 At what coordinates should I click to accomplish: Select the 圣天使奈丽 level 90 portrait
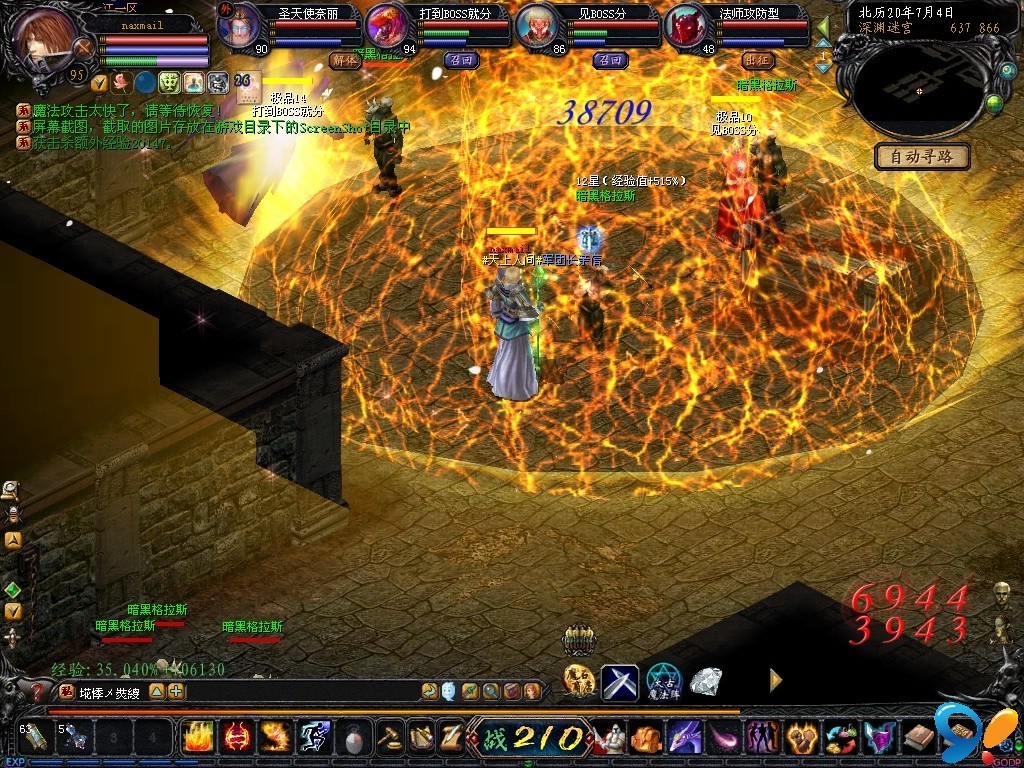pyautogui.click(x=239, y=28)
